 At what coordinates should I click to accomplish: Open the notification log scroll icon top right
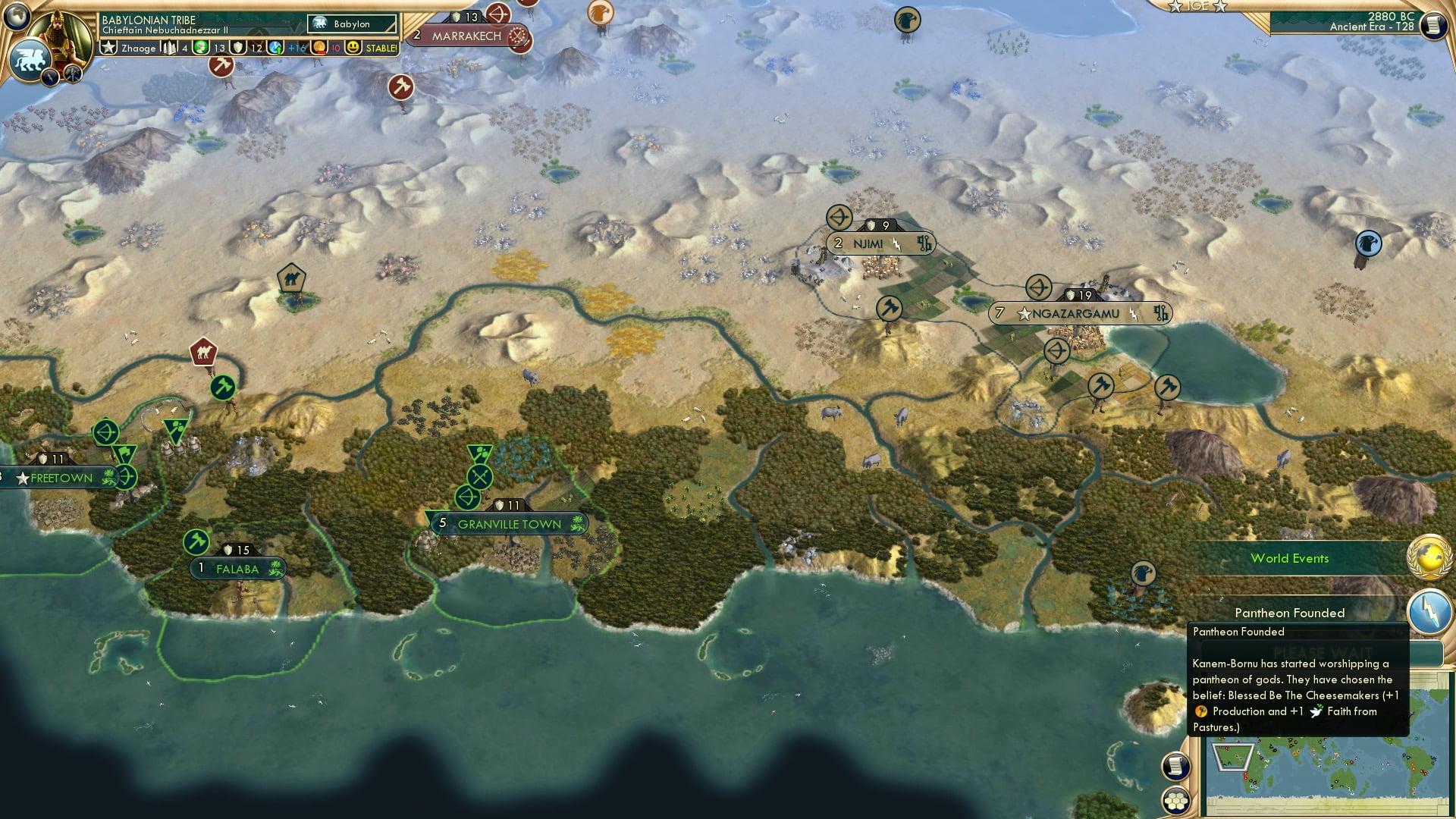[1433, 25]
